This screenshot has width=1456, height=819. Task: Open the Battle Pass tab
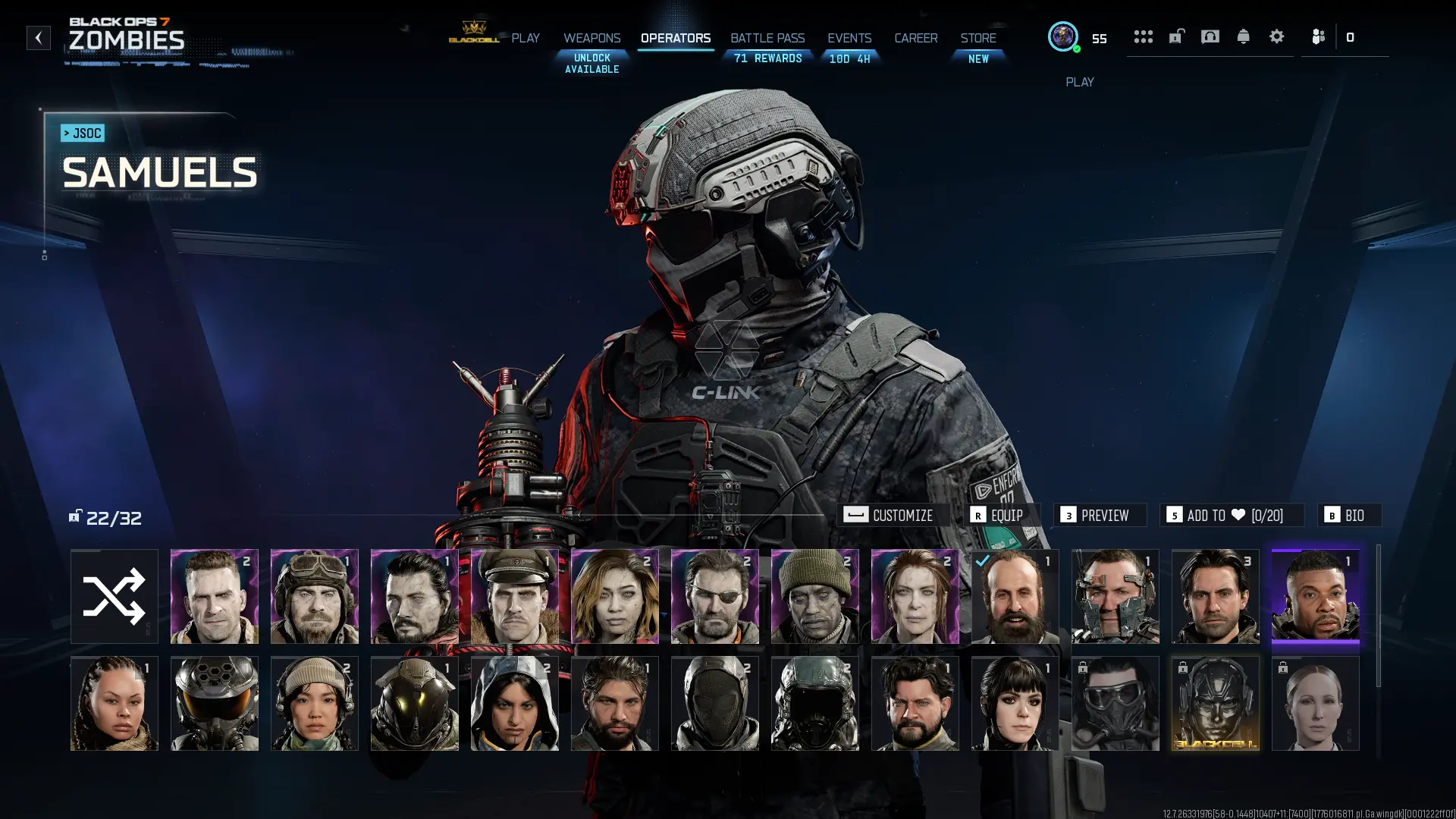point(767,38)
